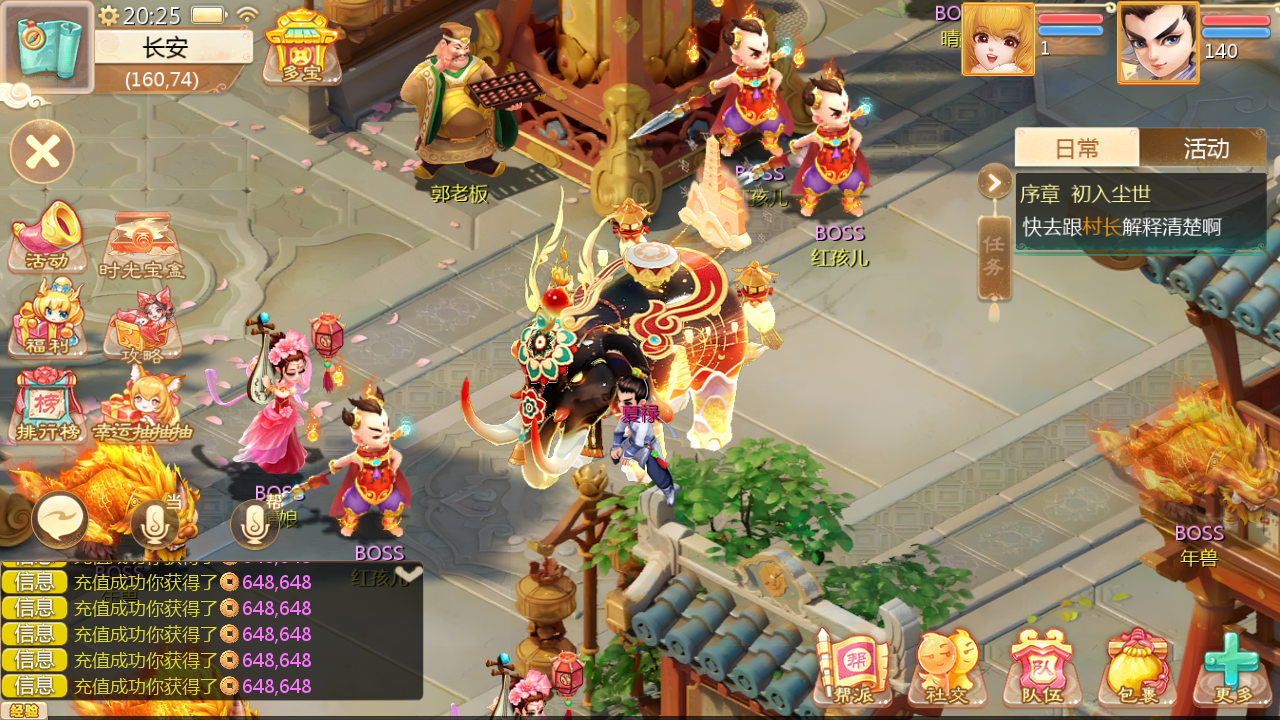Open the 队伍 team menu
The width and height of the screenshot is (1280, 720).
[x=1042, y=667]
